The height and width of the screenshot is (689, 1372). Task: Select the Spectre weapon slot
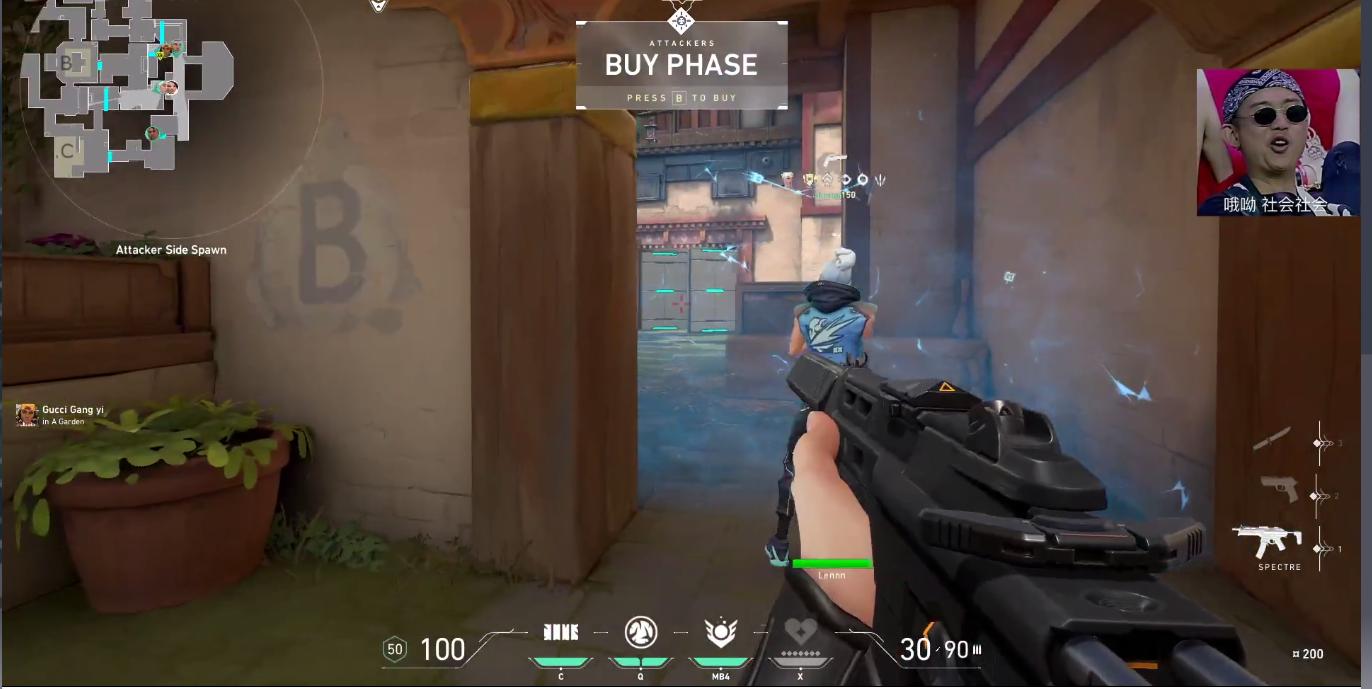tap(1267, 543)
